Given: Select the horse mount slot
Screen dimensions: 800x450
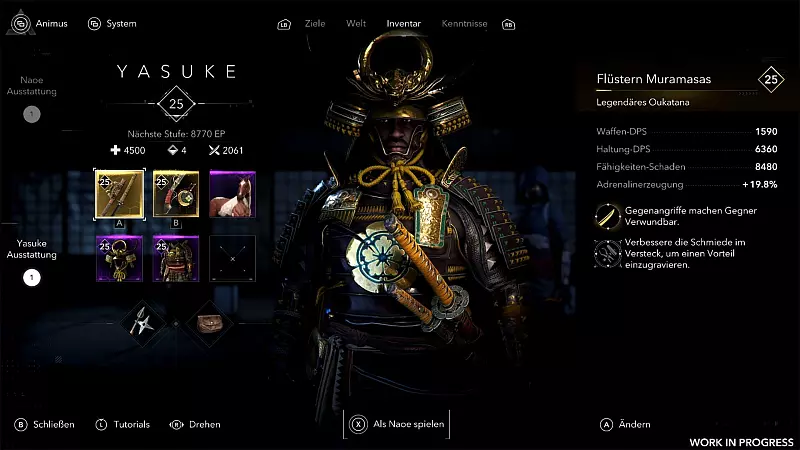Looking at the screenshot, I should [x=232, y=194].
